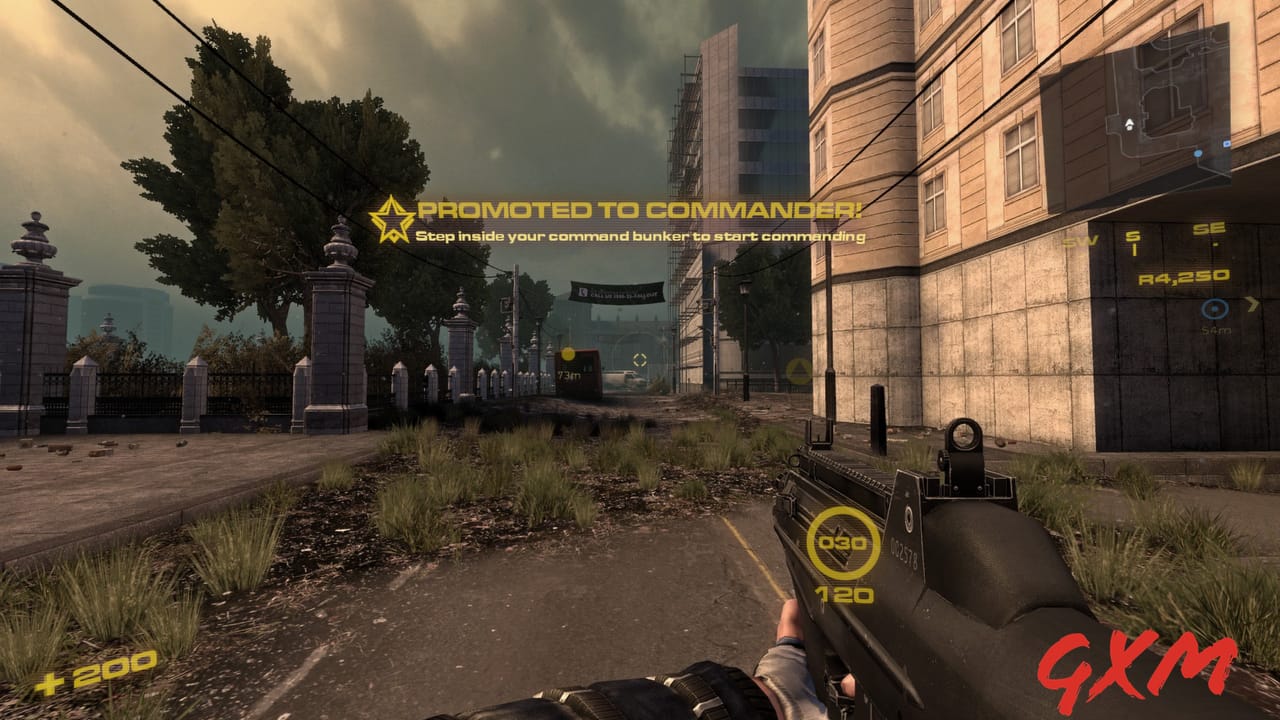Click the ammo counter showing 030

coord(843,543)
